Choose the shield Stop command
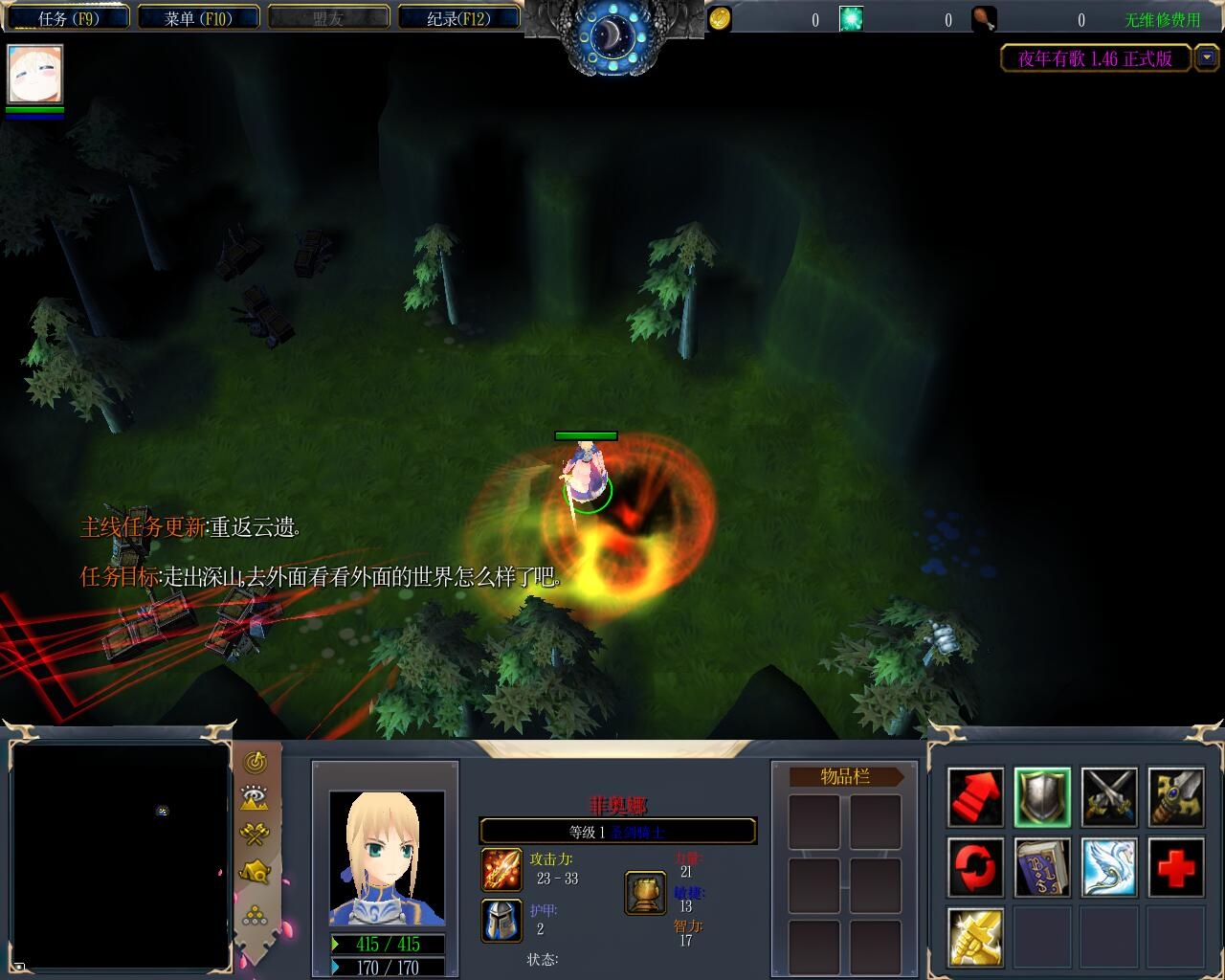Viewport: 1225px width, 980px height. pyautogui.click(x=1042, y=797)
